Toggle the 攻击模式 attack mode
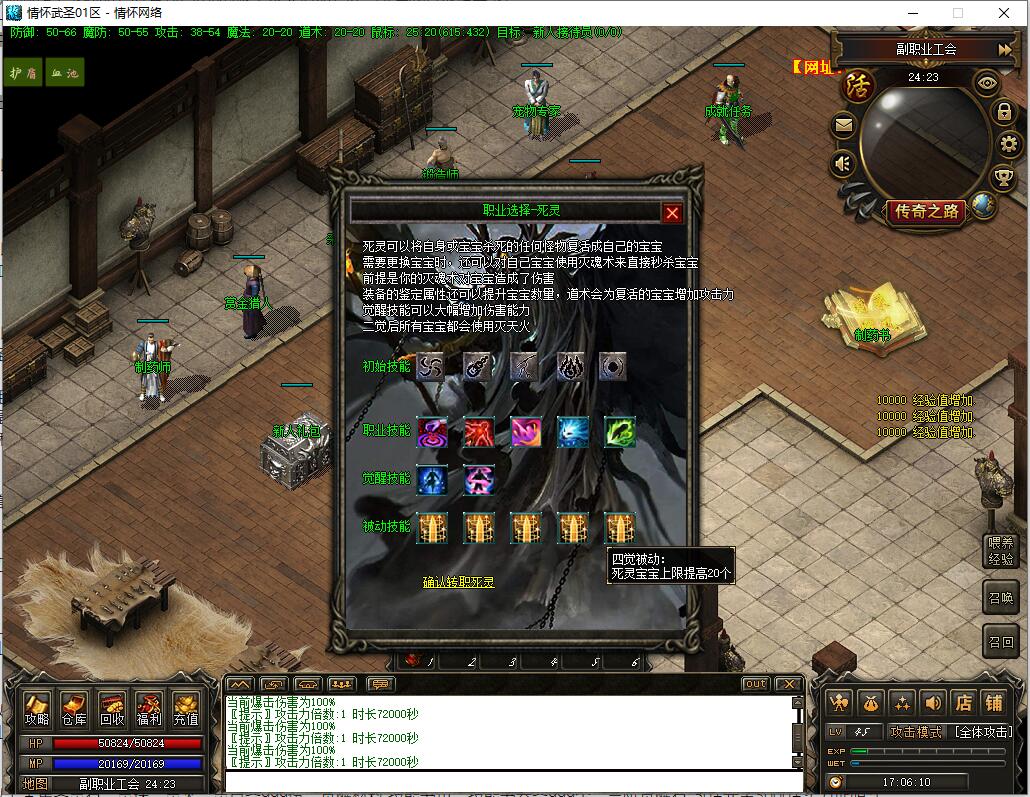Screen dimensions: 1030x797 point(916,732)
